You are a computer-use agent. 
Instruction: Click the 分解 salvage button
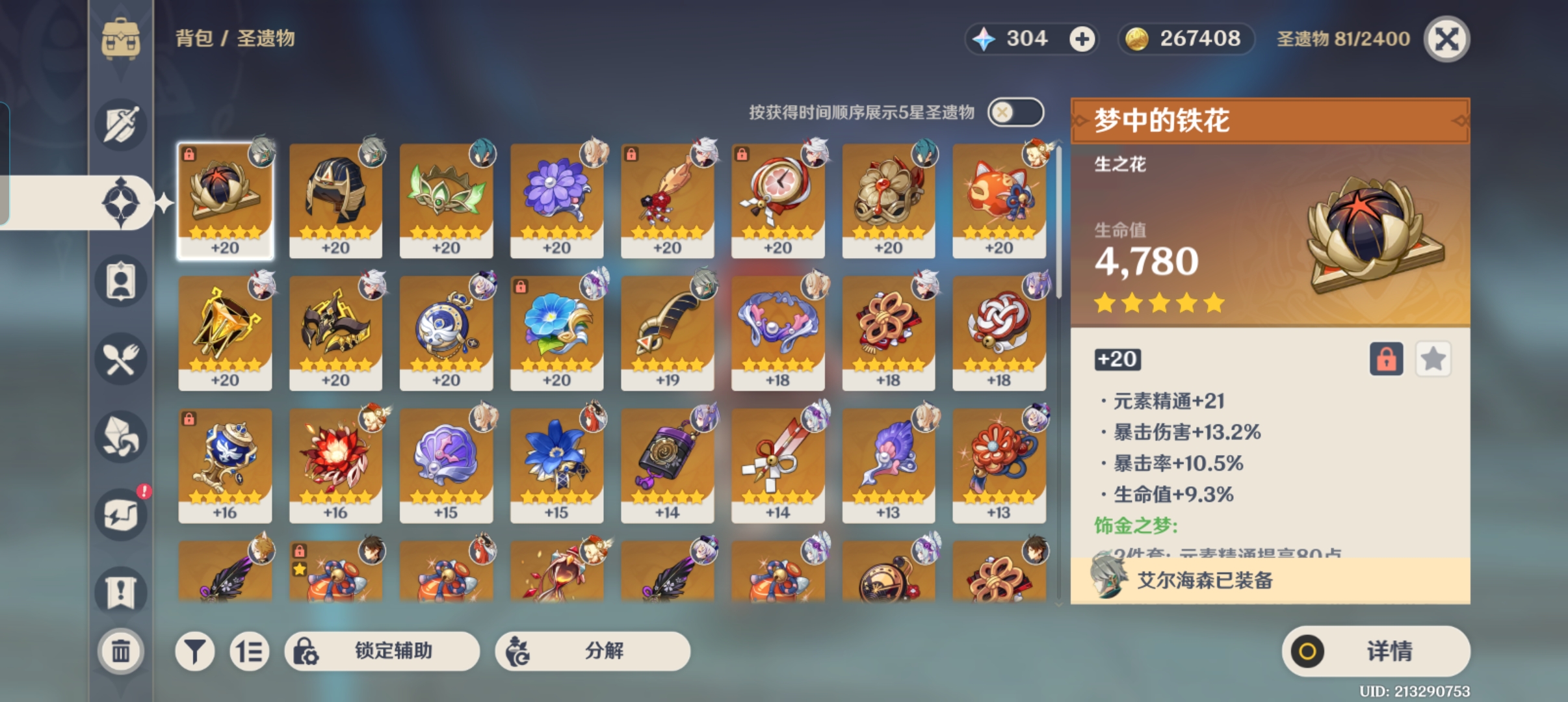coord(592,651)
